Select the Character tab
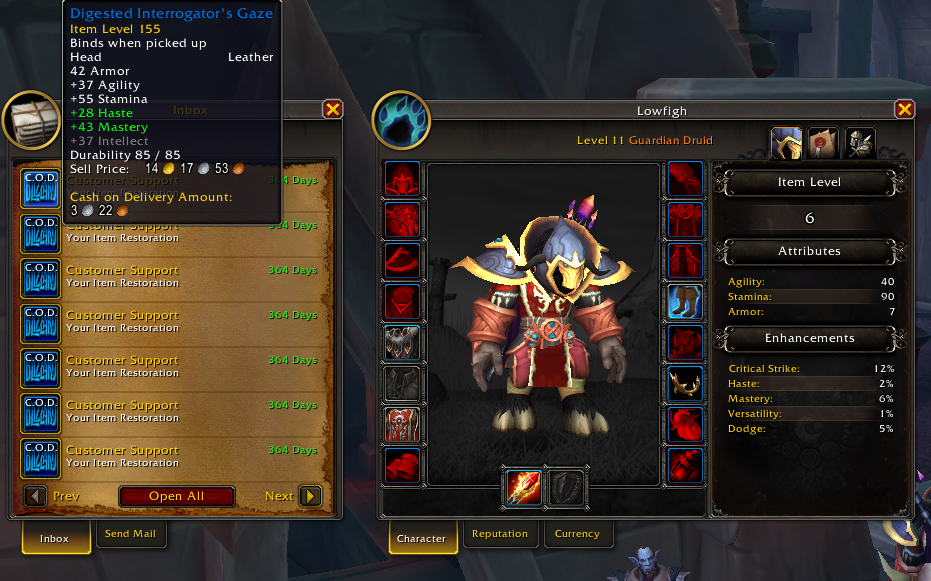931x581 pixels. pos(421,538)
